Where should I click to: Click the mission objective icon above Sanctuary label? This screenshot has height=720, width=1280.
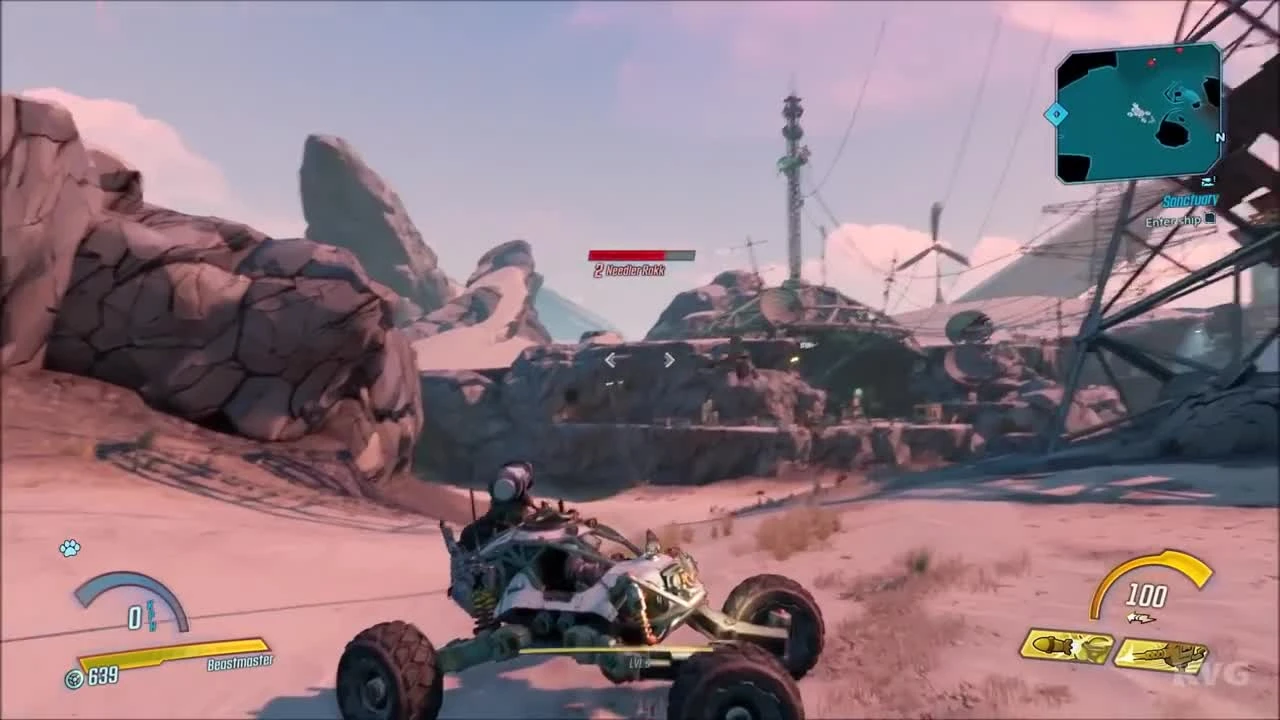click(x=1207, y=180)
